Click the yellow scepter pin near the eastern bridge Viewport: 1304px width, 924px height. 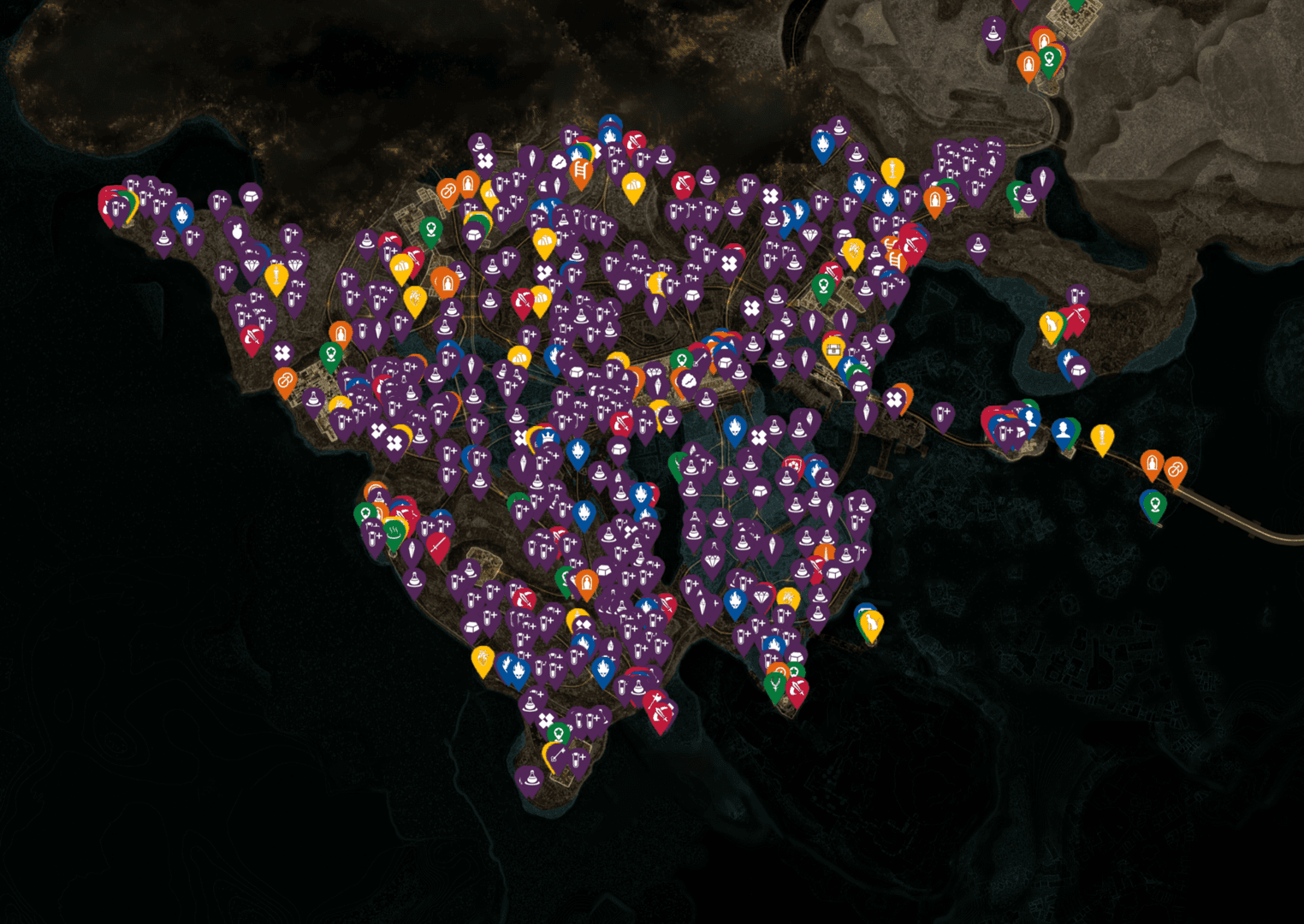pos(1102,436)
